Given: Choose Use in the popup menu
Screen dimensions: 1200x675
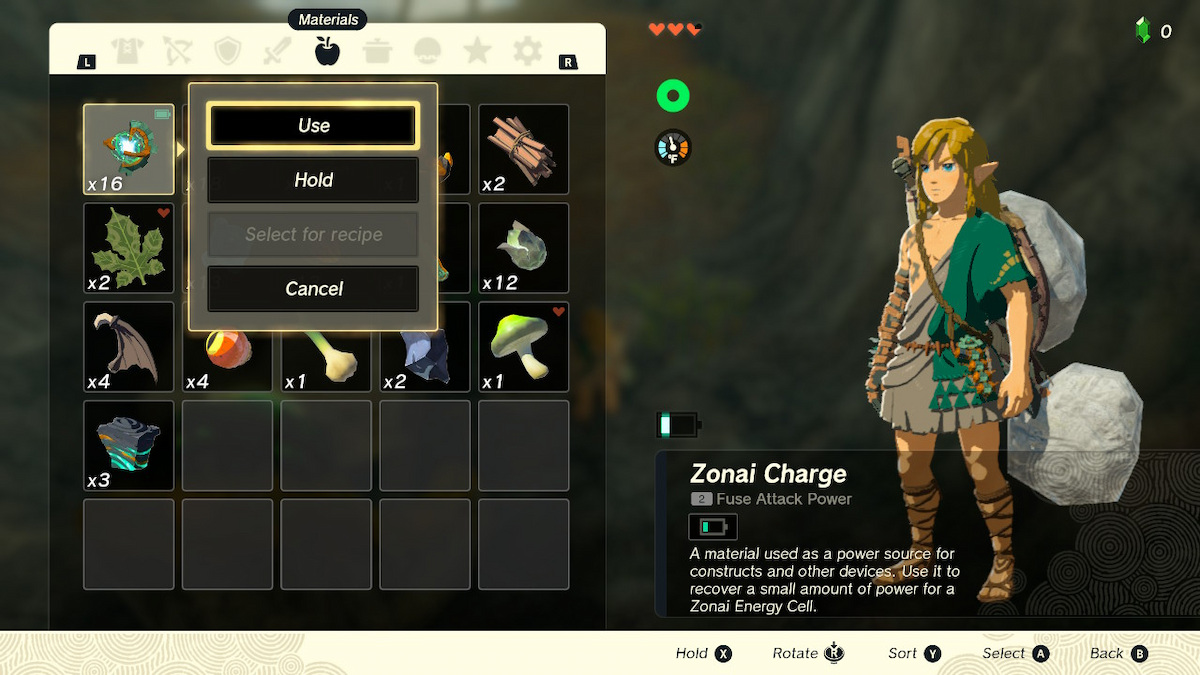Looking at the screenshot, I should click(x=313, y=126).
